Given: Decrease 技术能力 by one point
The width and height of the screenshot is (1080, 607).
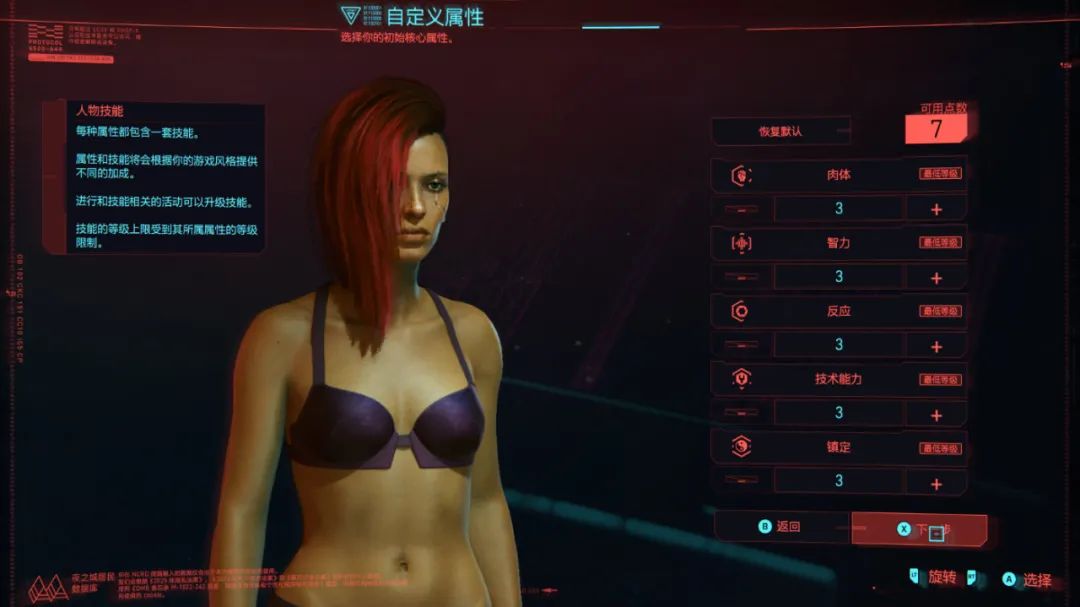Looking at the screenshot, I should tap(741, 413).
